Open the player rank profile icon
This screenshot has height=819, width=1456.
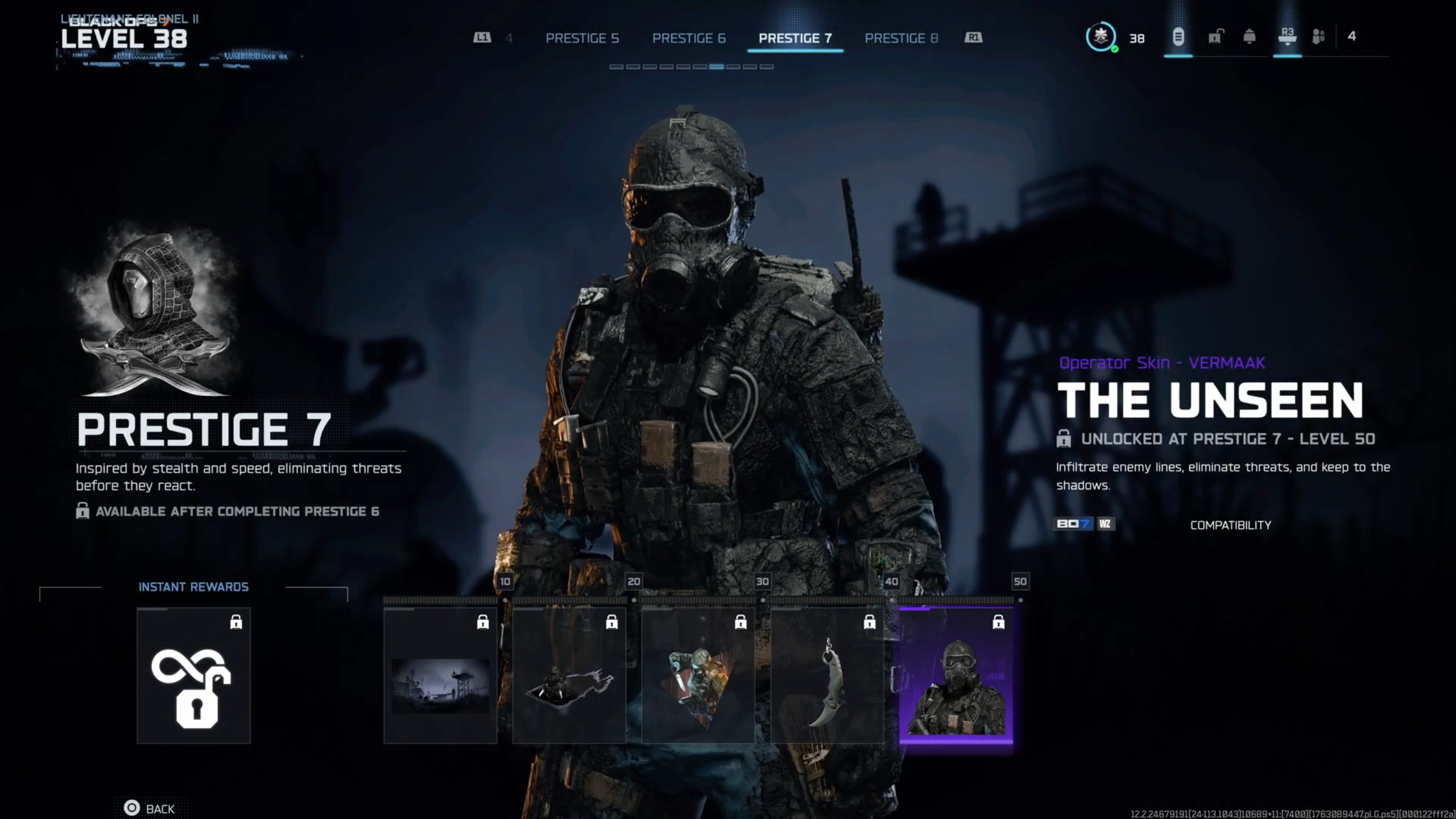pos(1101,38)
